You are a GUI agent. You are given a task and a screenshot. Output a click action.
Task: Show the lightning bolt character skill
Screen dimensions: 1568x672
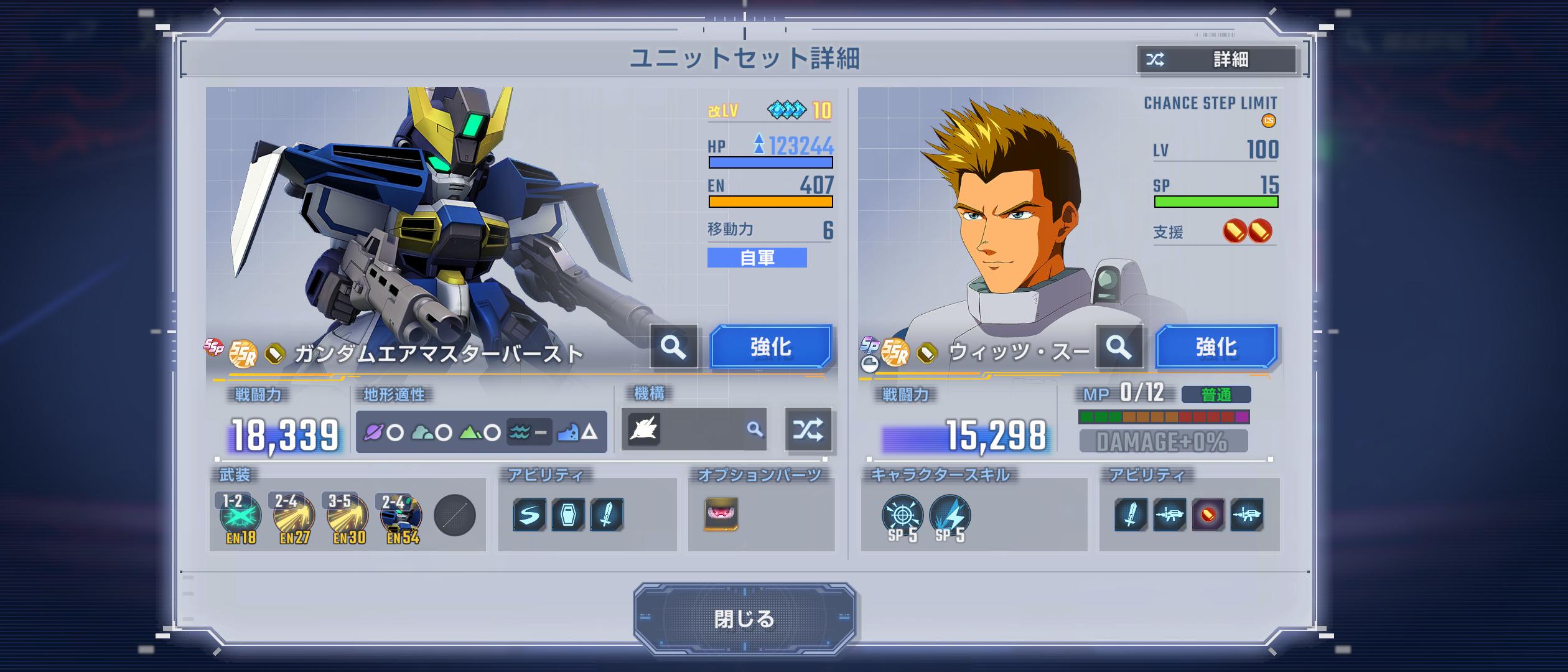coord(950,516)
